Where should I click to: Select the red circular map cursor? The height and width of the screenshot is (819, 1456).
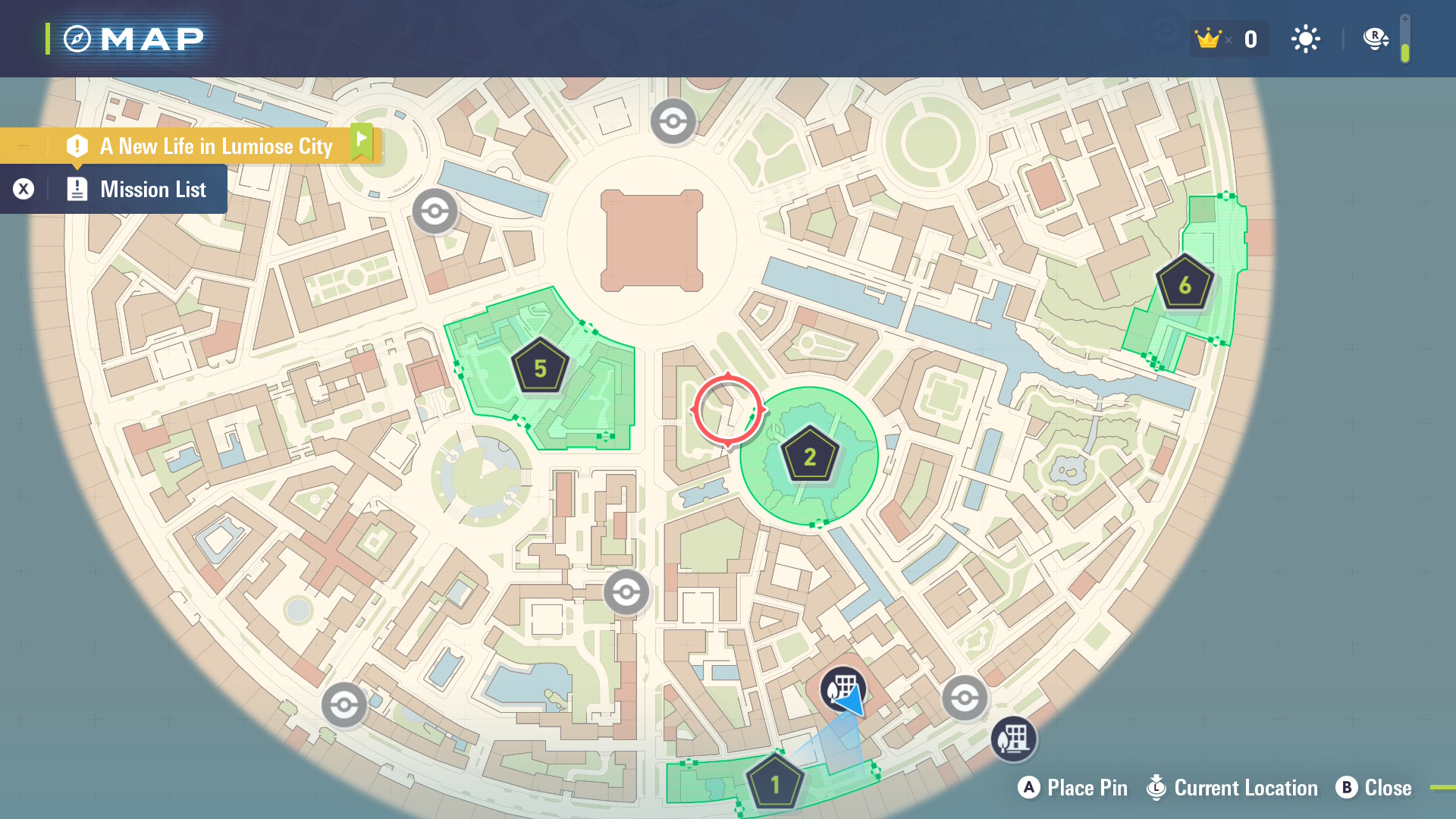[727, 409]
